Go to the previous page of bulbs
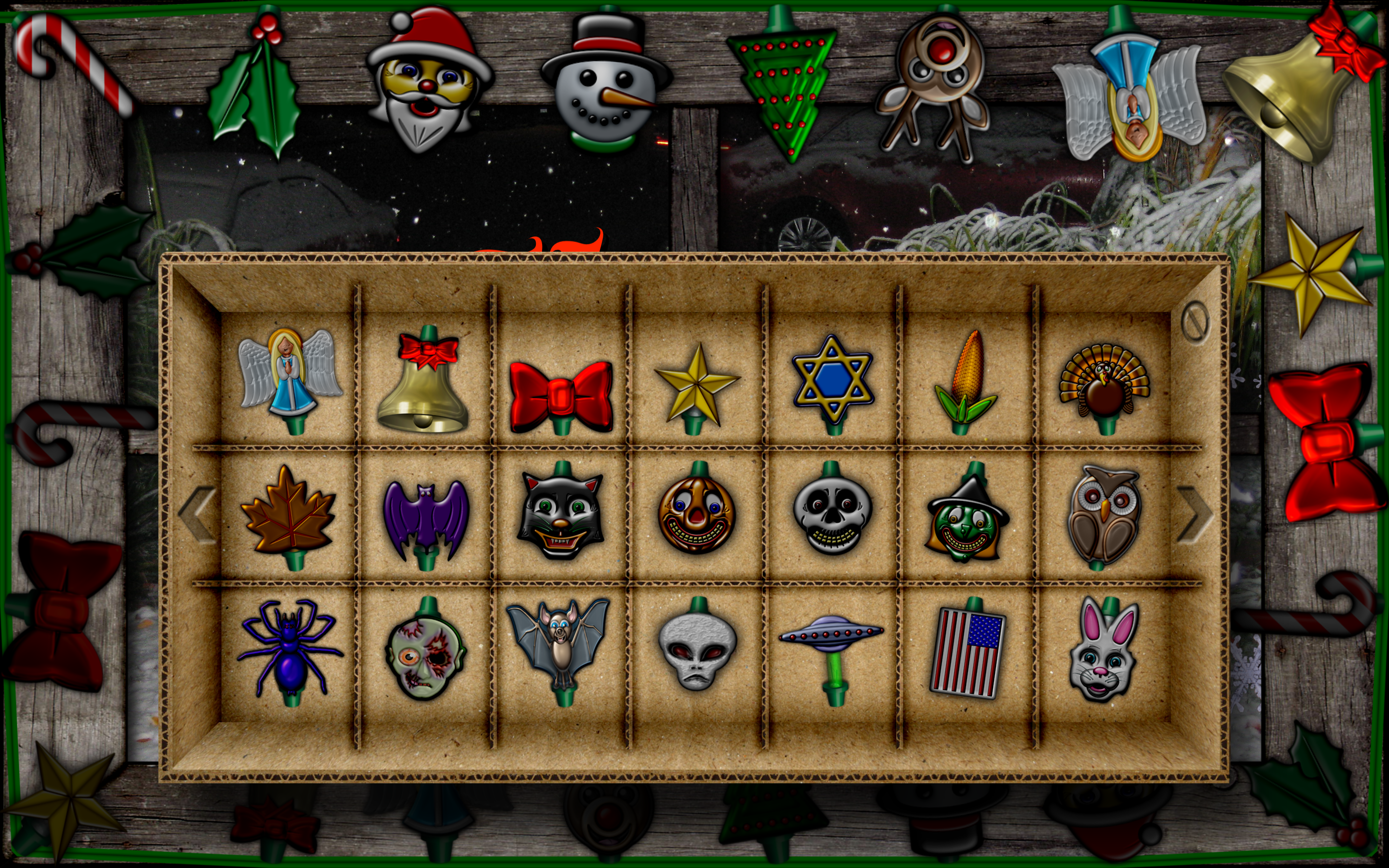The width and height of the screenshot is (1389, 868). click(x=197, y=515)
